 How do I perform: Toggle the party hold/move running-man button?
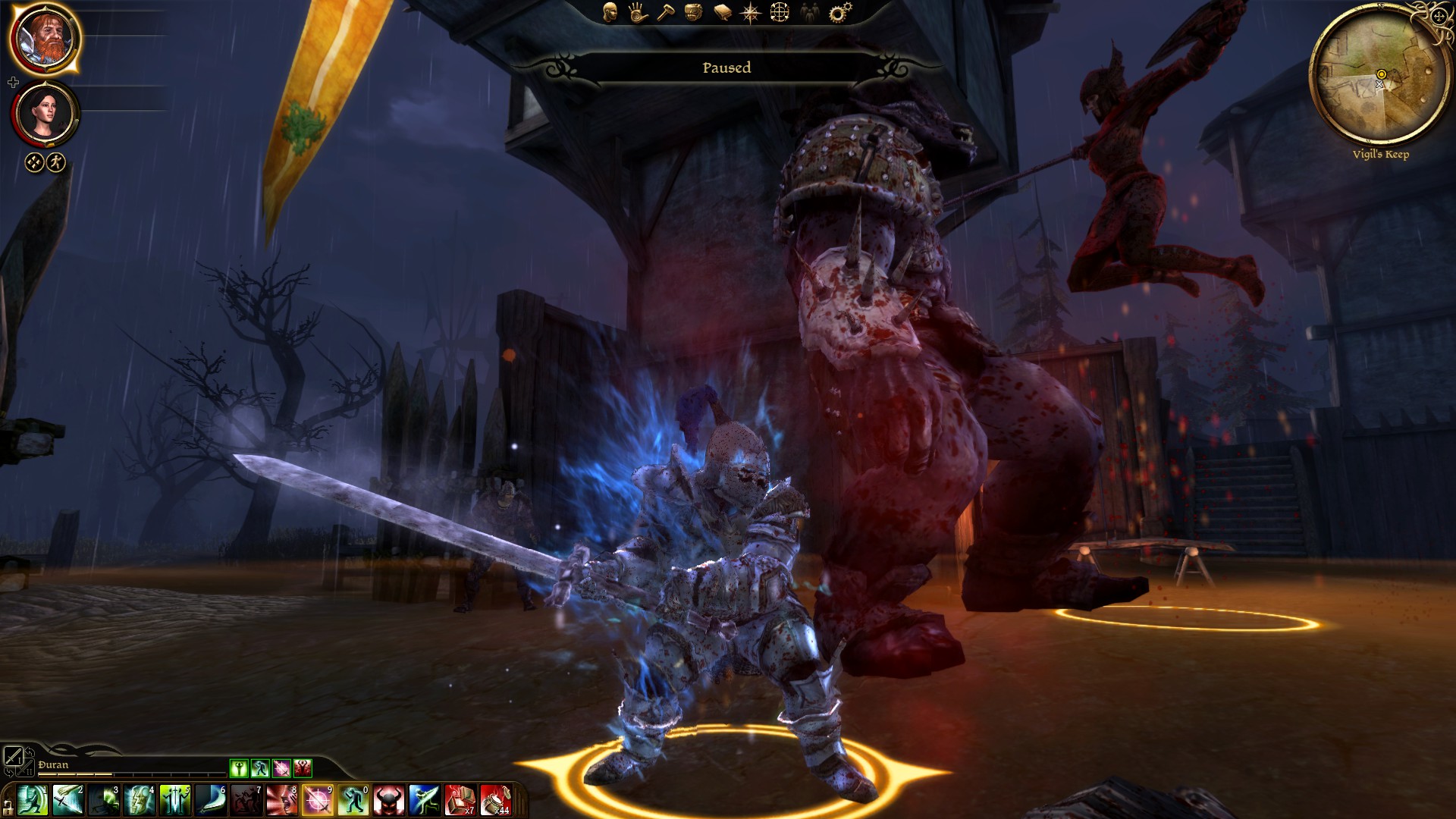56,162
